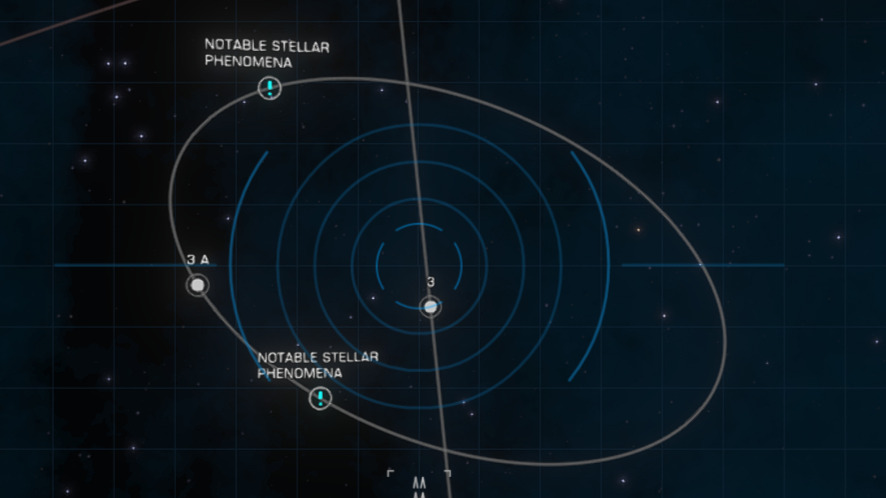The height and width of the screenshot is (498, 886).
Task: Select planet 3 on the orrery map
Action: [x=430, y=307]
